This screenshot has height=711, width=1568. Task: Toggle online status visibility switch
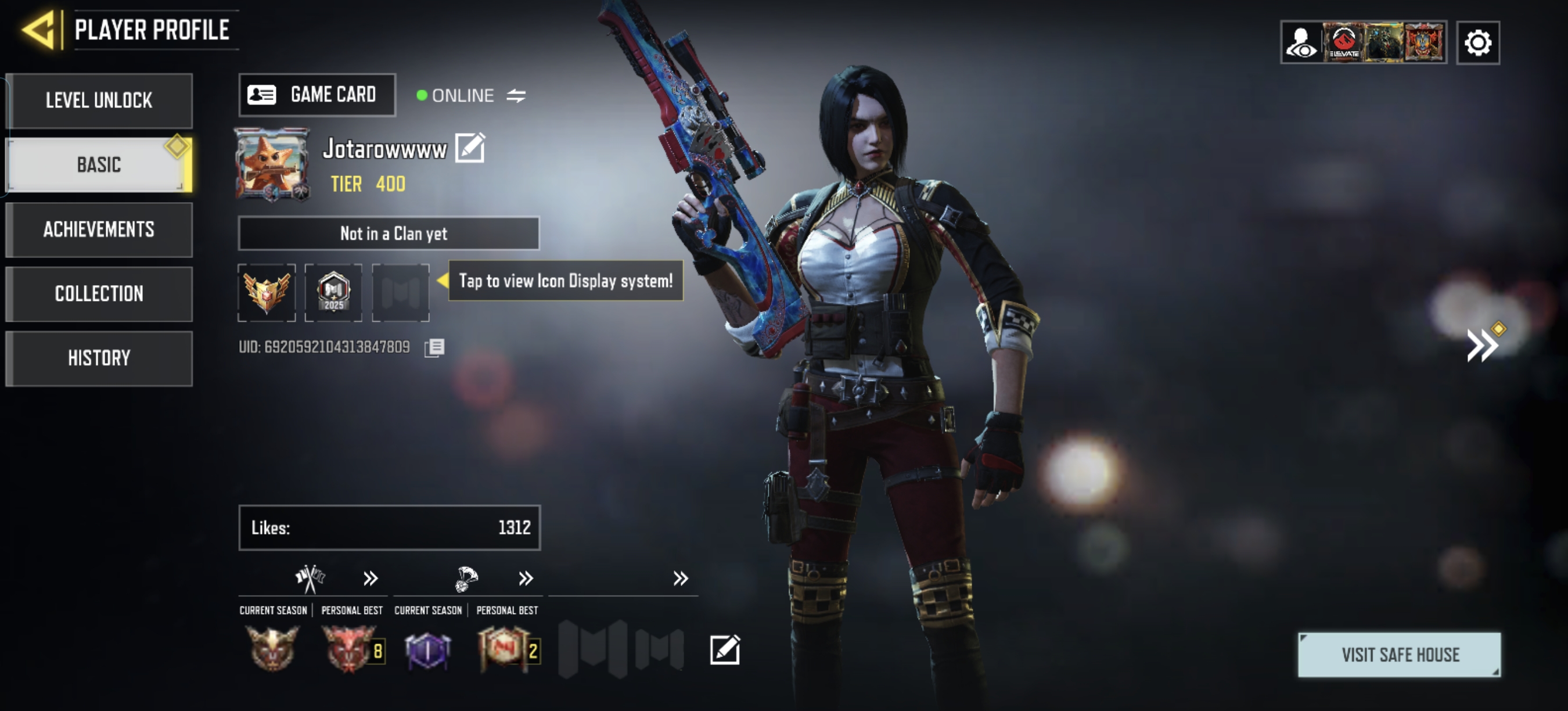click(517, 95)
